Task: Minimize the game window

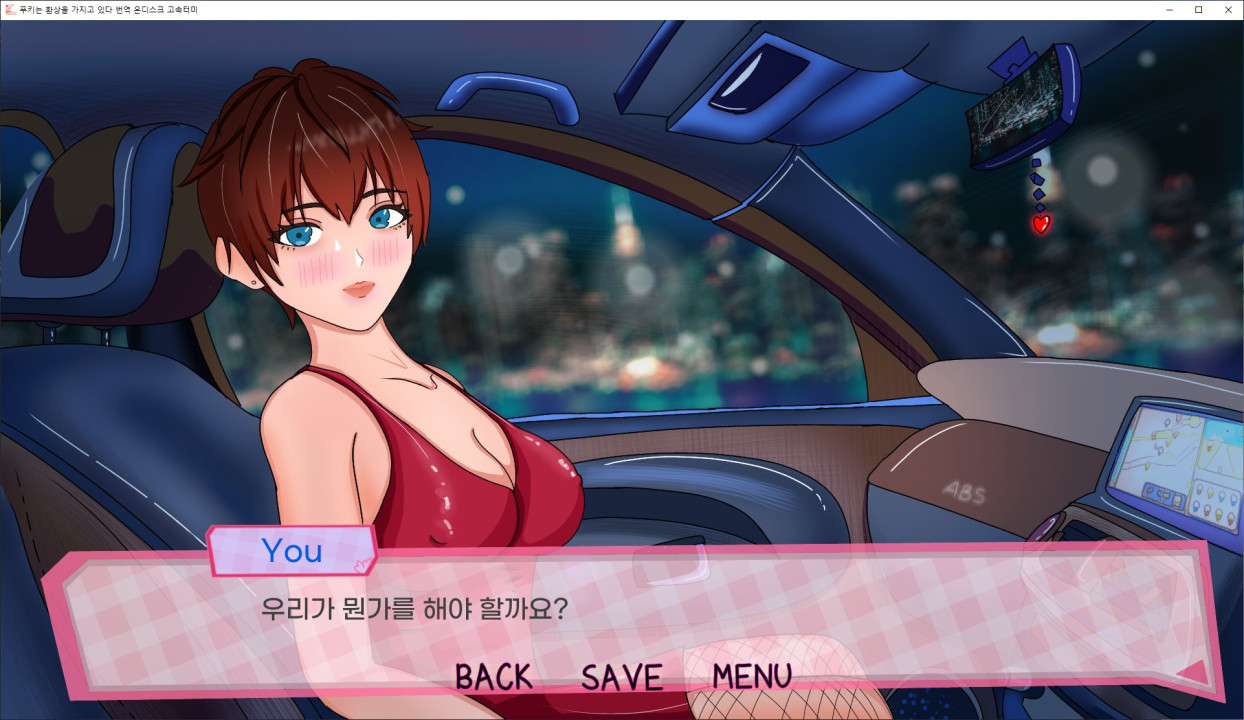Action: (x=1170, y=10)
